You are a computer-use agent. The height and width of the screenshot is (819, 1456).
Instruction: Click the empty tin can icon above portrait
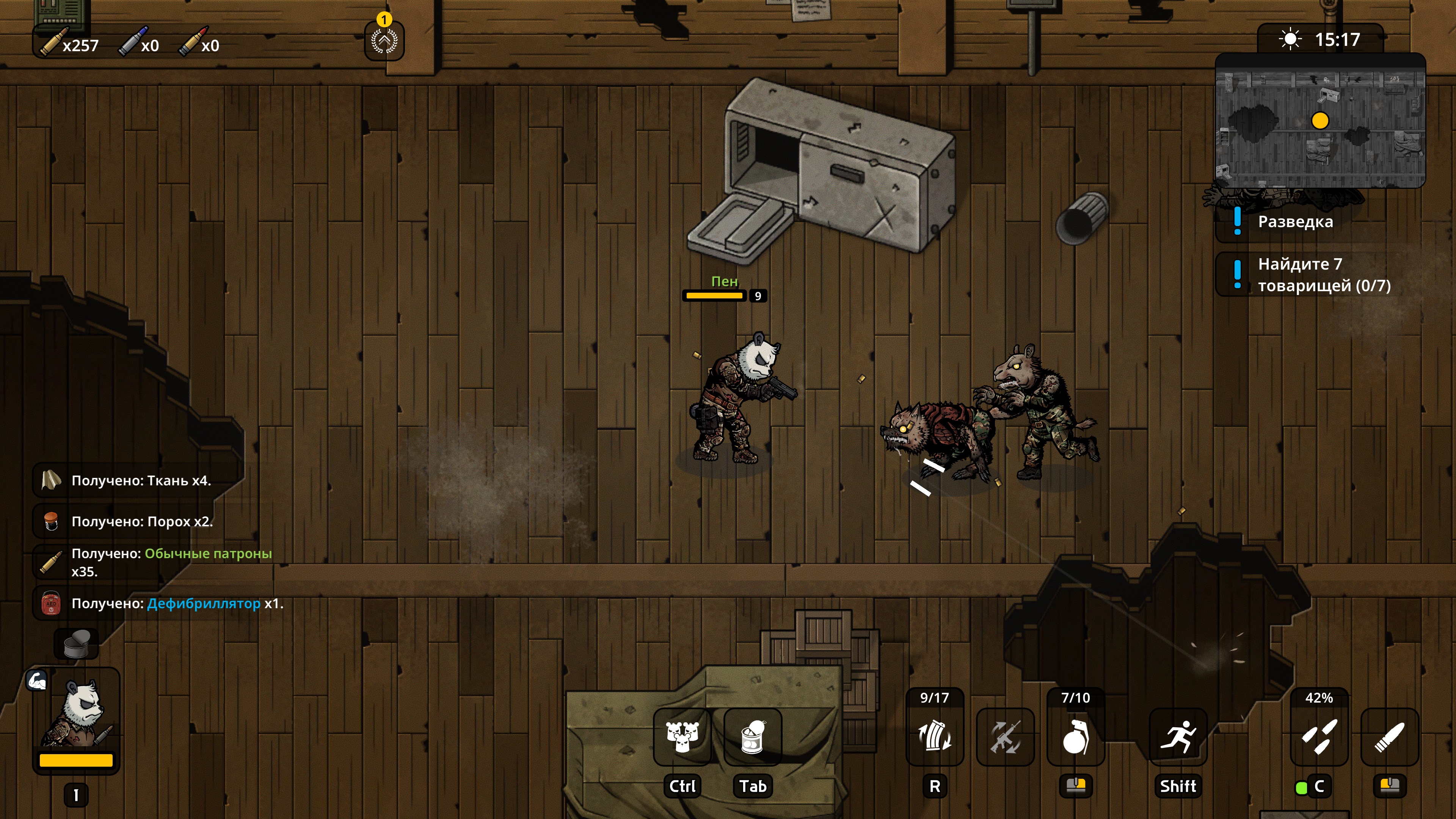[76, 644]
